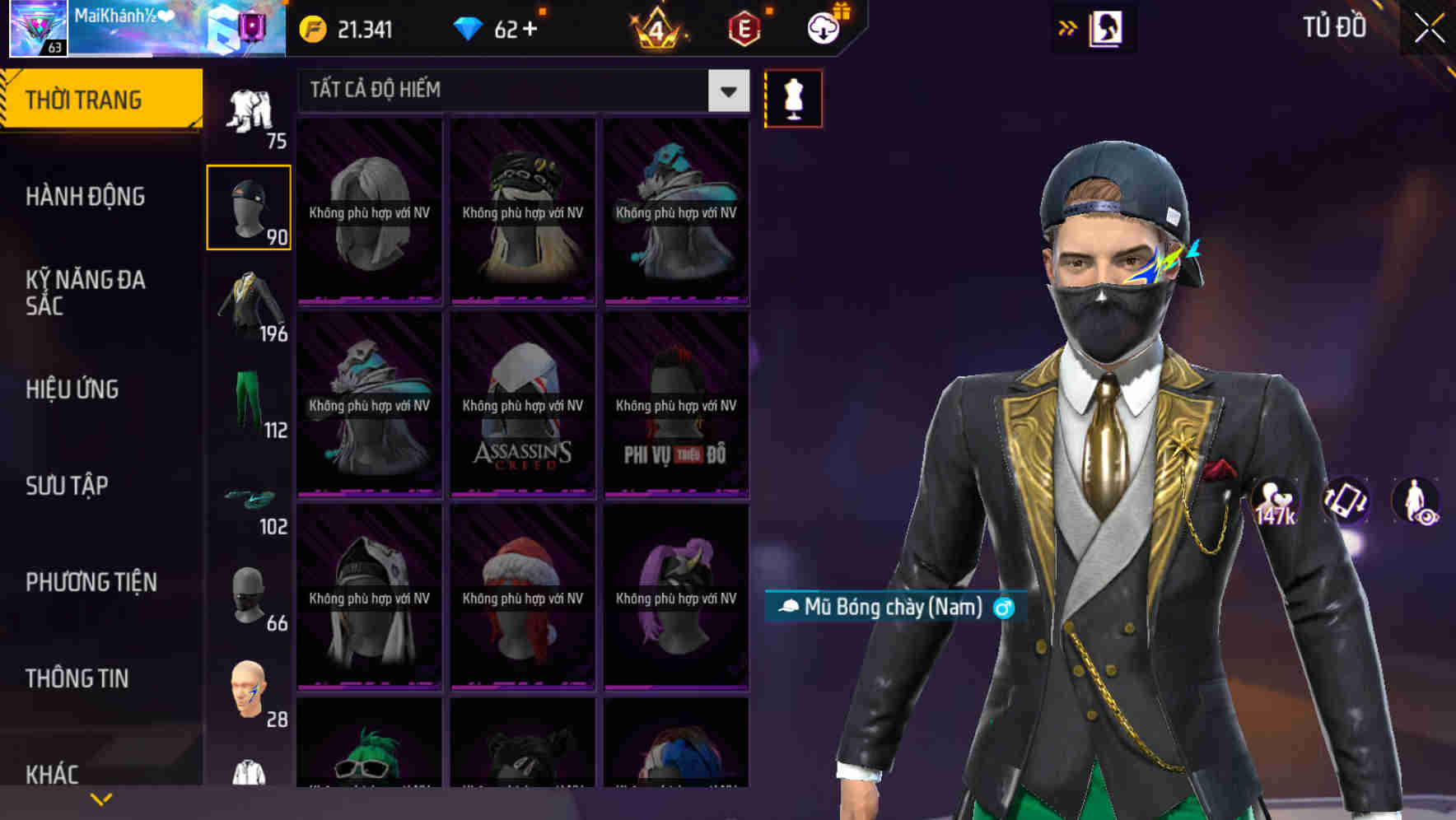Open the HIỆU ỨNG tab
1456x820 pixels.
click(72, 389)
